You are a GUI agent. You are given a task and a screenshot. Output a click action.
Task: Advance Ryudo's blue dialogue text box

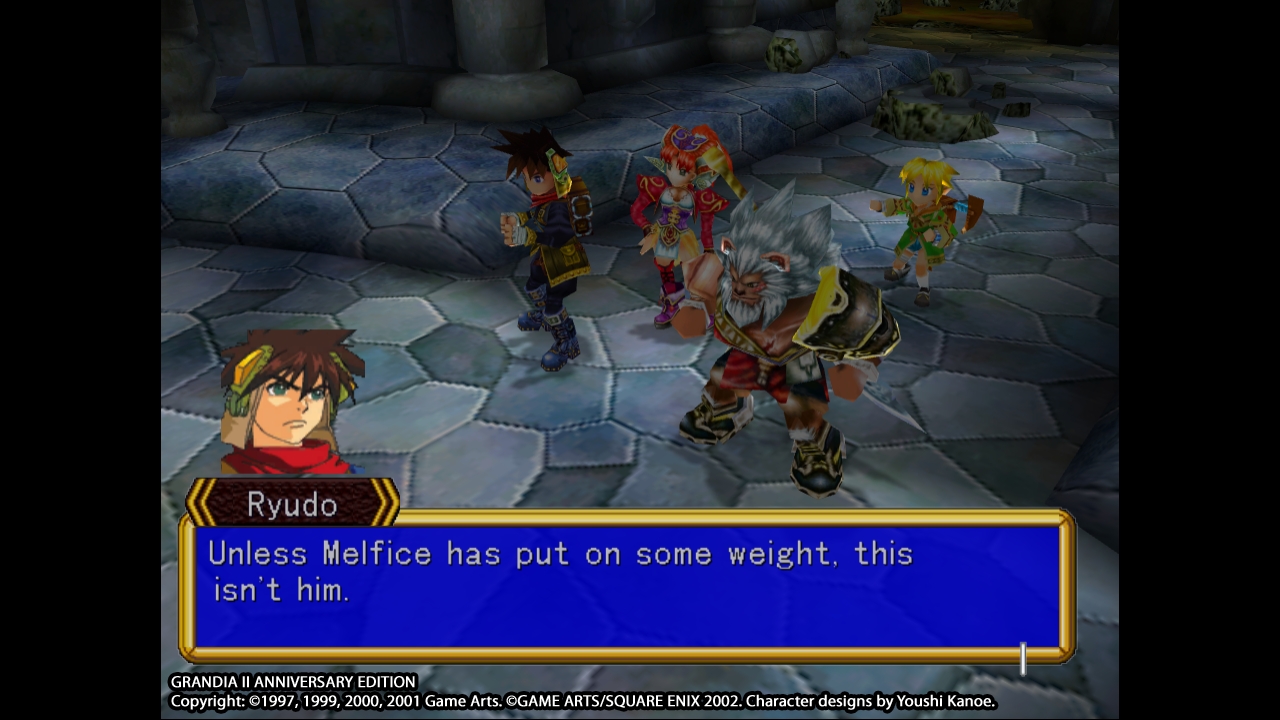[627, 585]
